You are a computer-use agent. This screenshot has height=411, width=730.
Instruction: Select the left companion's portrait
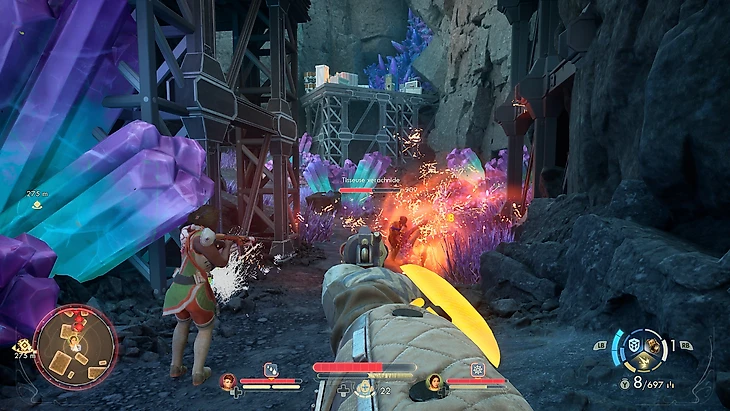[x=228, y=381]
